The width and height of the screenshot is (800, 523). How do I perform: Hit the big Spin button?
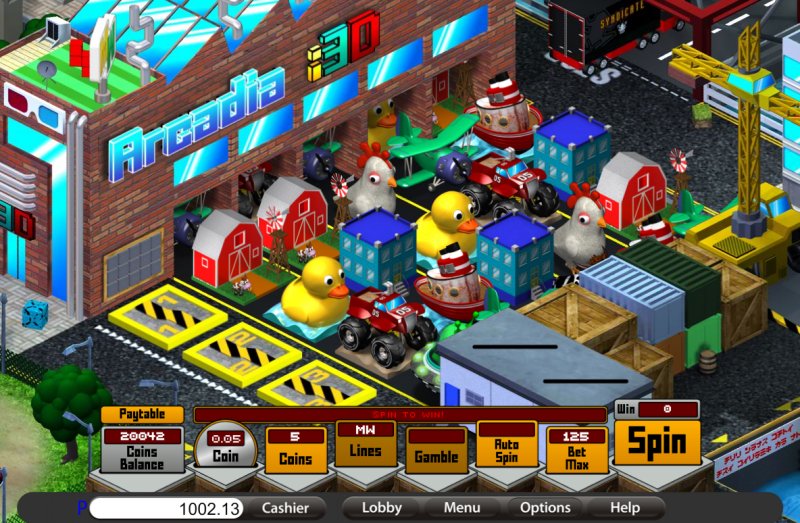[x=656, y=442]
